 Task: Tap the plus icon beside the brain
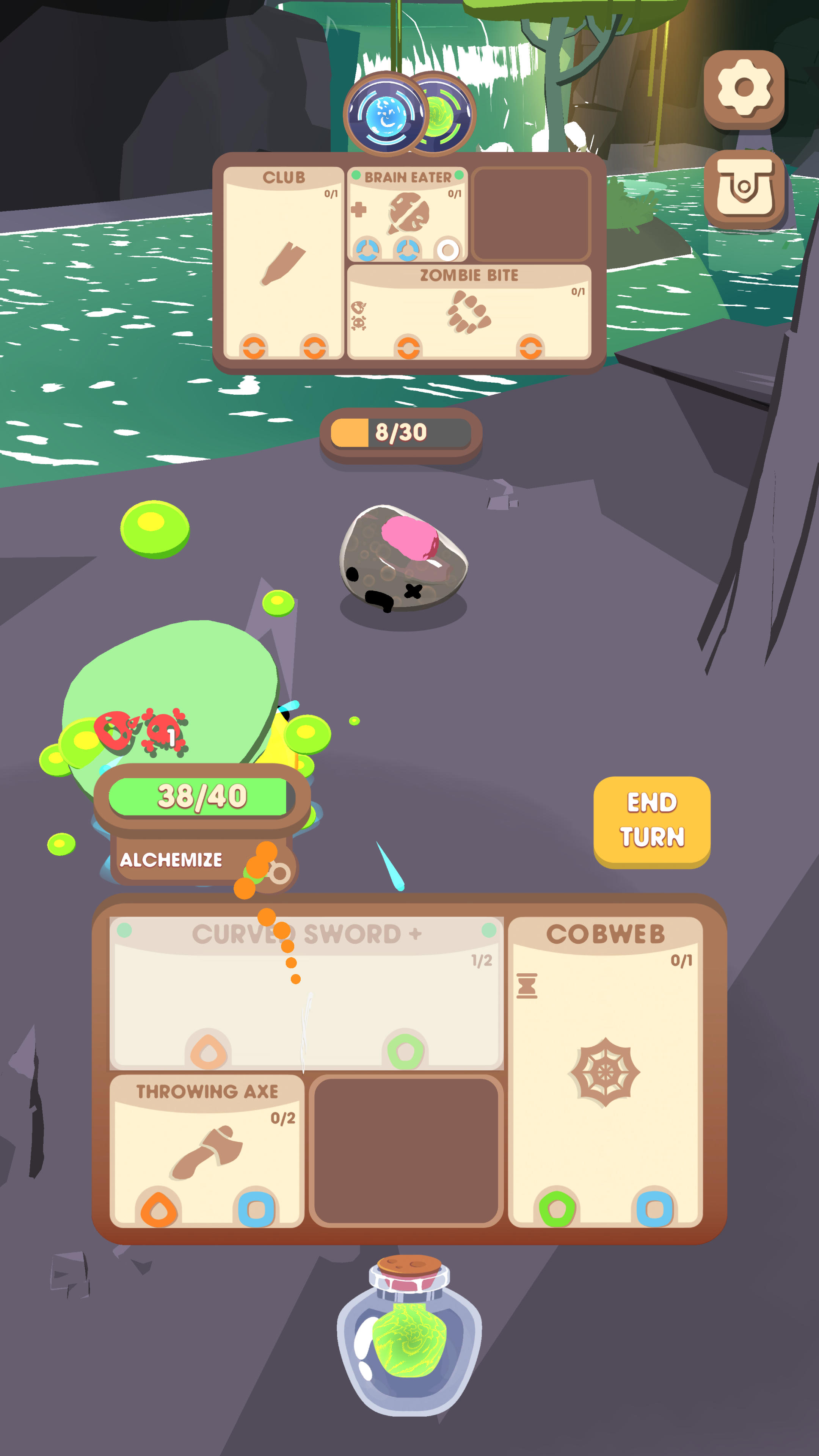(x=359, y=209)
